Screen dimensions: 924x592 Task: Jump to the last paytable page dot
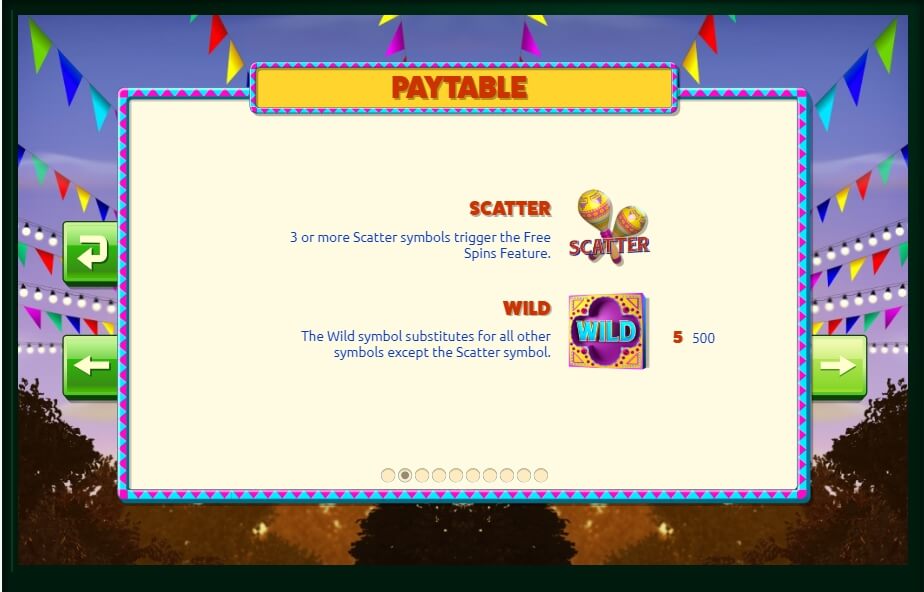pyautogui.click(x=541, y=475)
